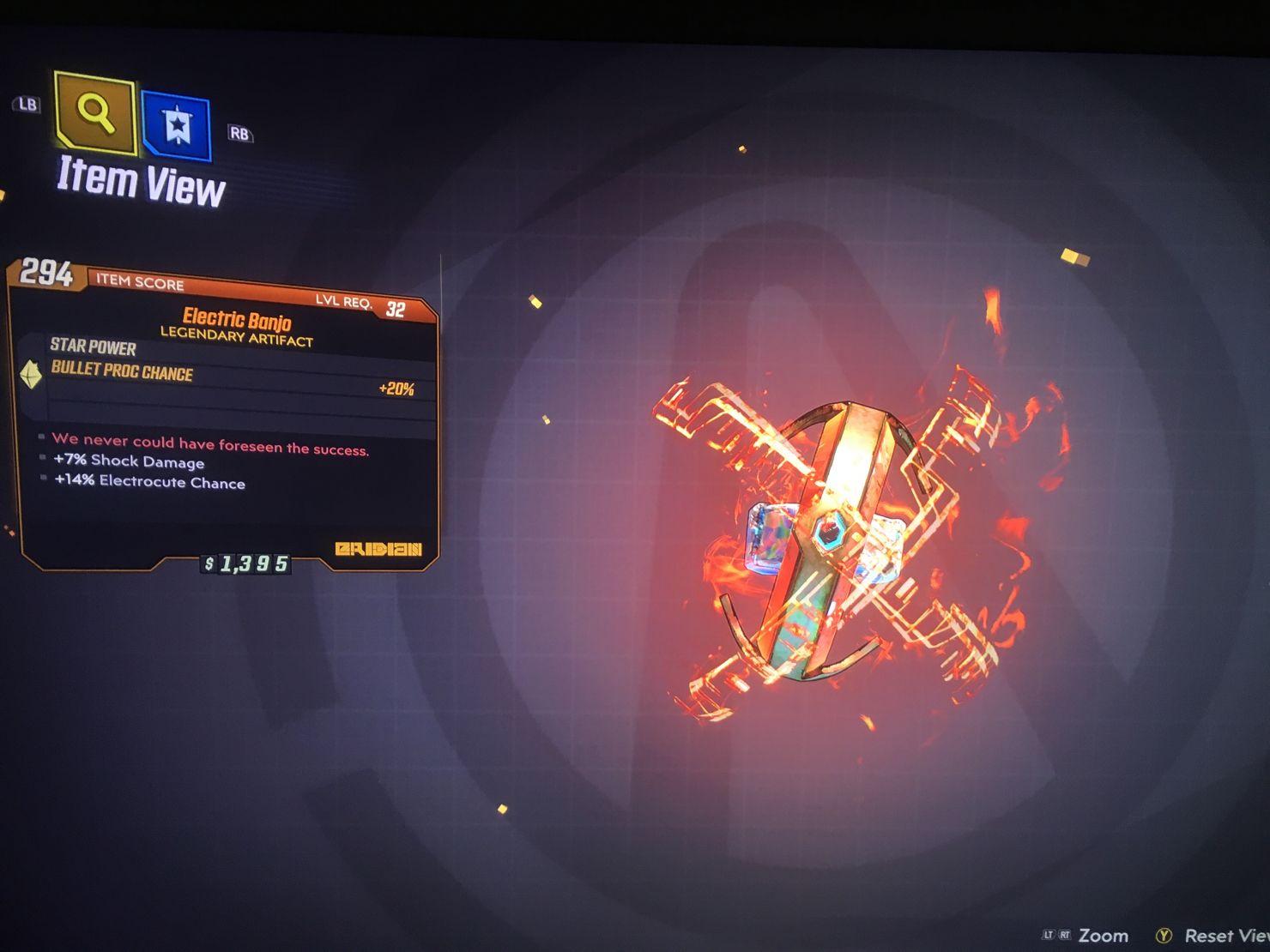Select the LB shoulder button prompt
Image resolution: width=1270 pixels, height=952 pixels.
coord(26,105)
